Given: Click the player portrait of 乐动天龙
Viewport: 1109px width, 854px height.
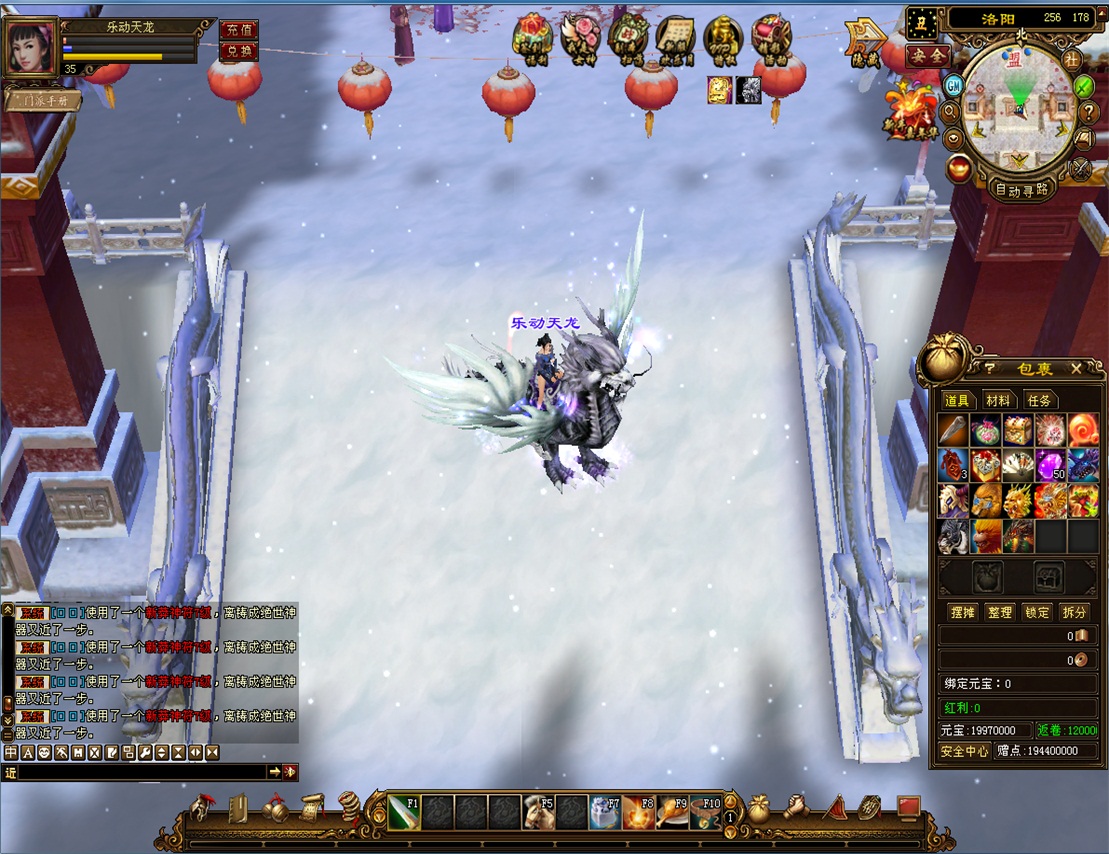Looking at the screenshot, I should tap(31, 46).
